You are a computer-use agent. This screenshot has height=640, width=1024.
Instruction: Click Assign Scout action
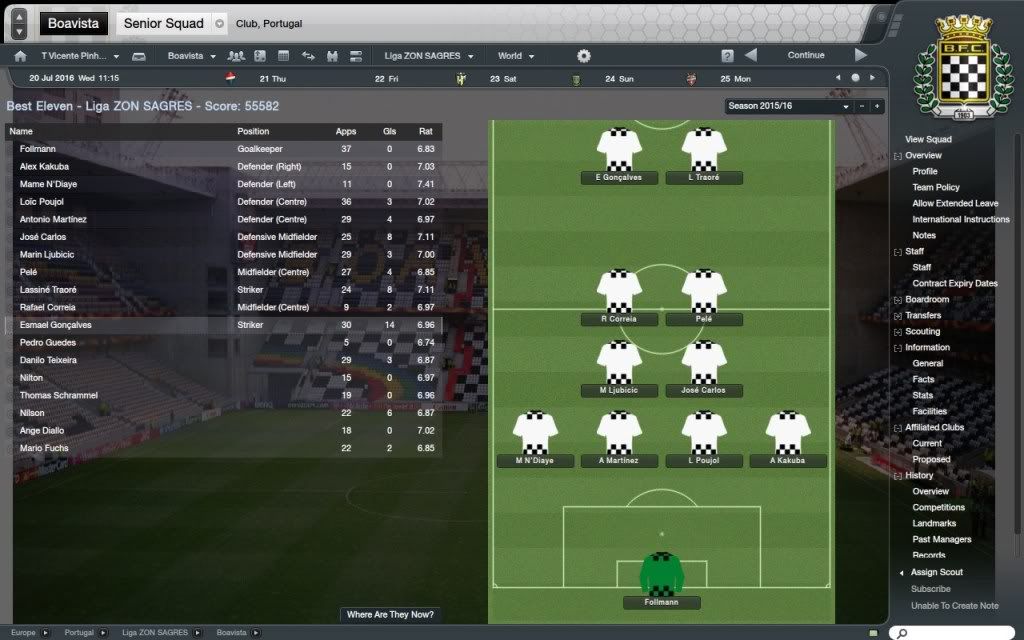click(937, 573)
